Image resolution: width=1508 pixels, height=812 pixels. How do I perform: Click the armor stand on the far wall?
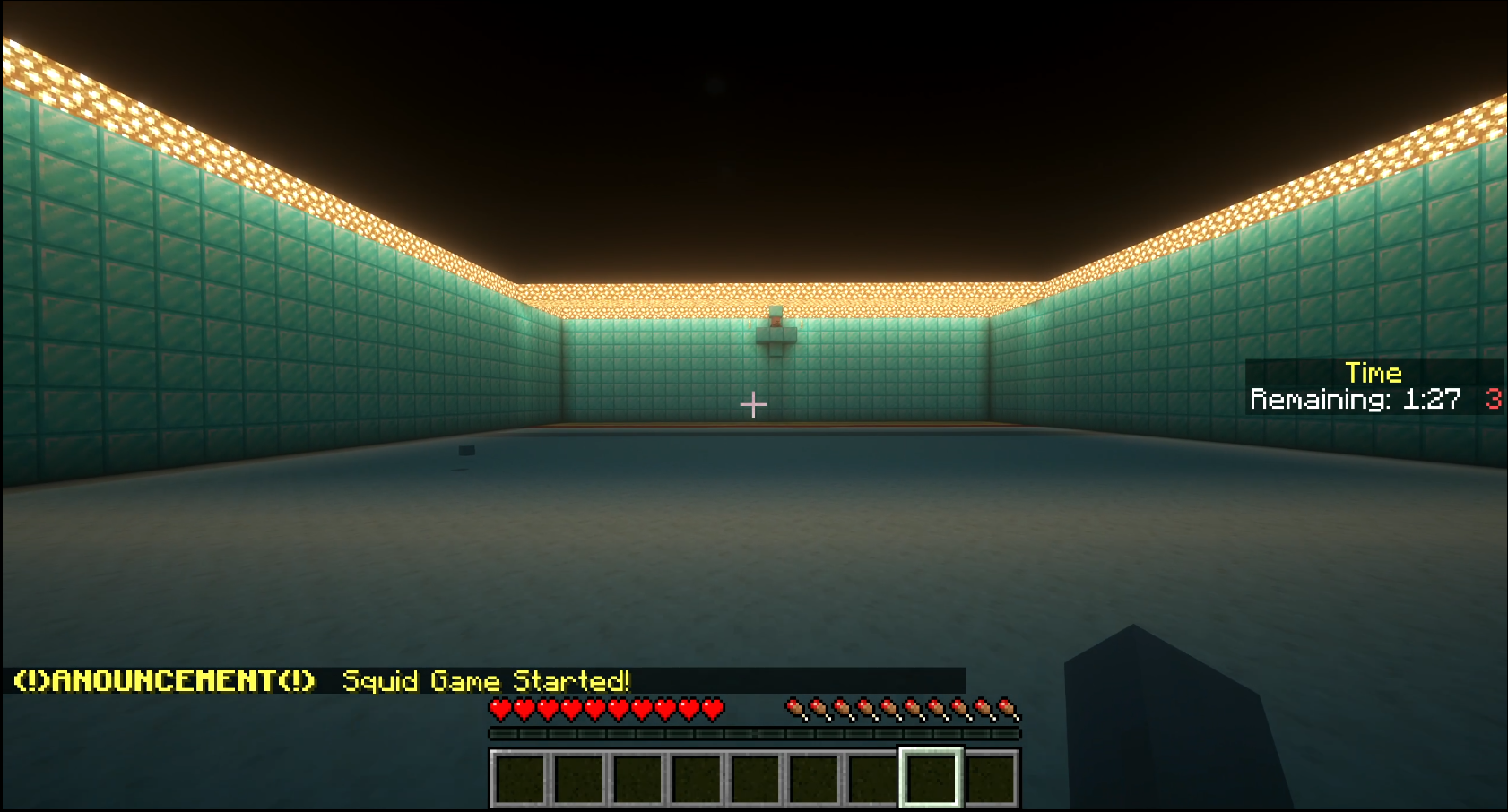(776, 332)
